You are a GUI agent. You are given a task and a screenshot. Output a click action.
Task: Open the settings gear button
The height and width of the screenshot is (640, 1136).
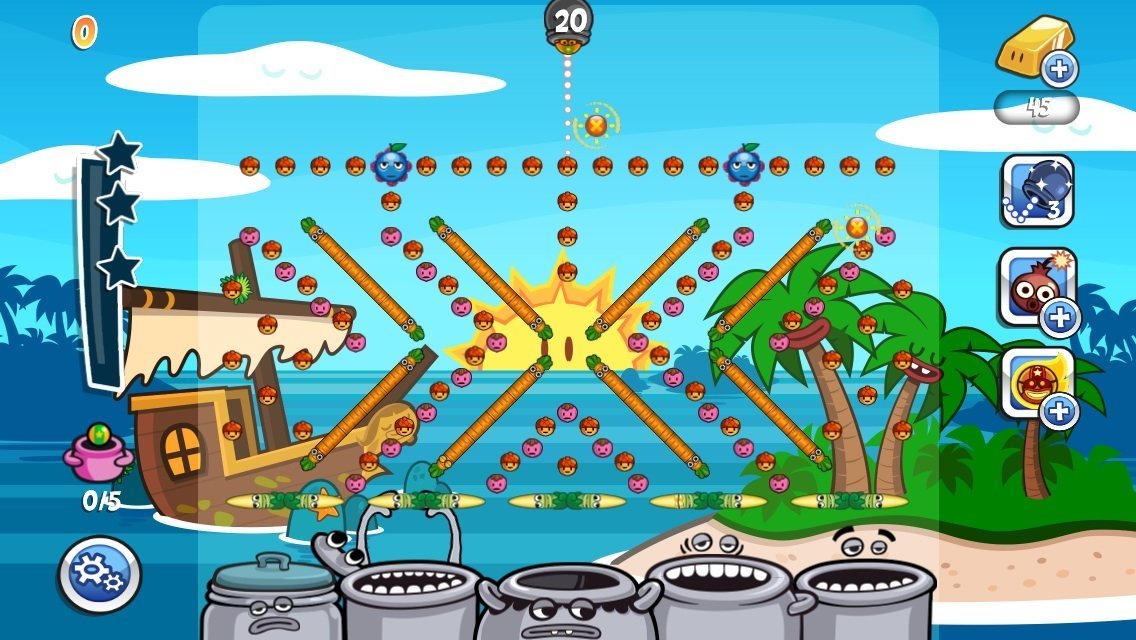coord(99,574)
